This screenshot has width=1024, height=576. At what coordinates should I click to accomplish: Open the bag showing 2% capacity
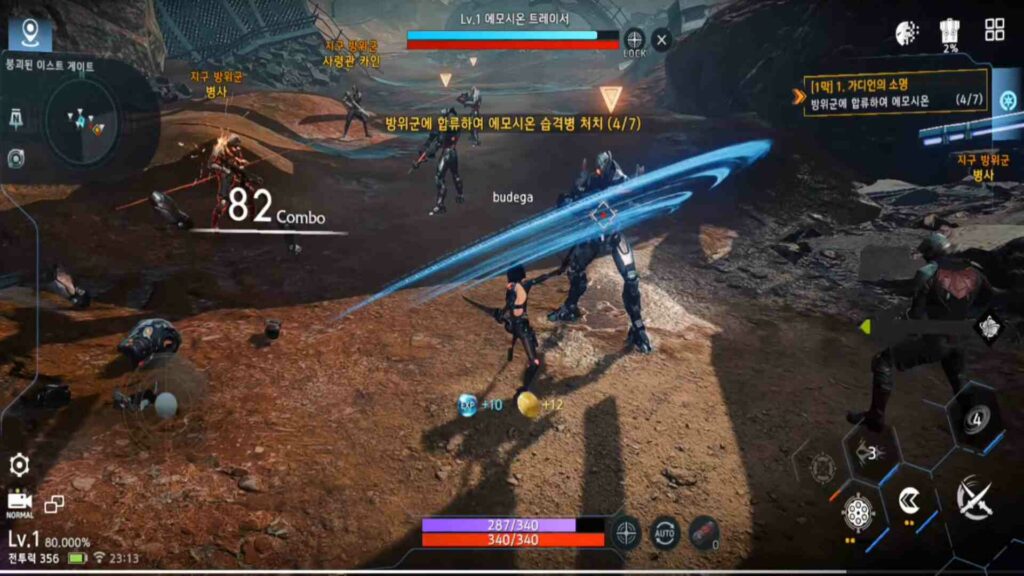click(950, 32)
